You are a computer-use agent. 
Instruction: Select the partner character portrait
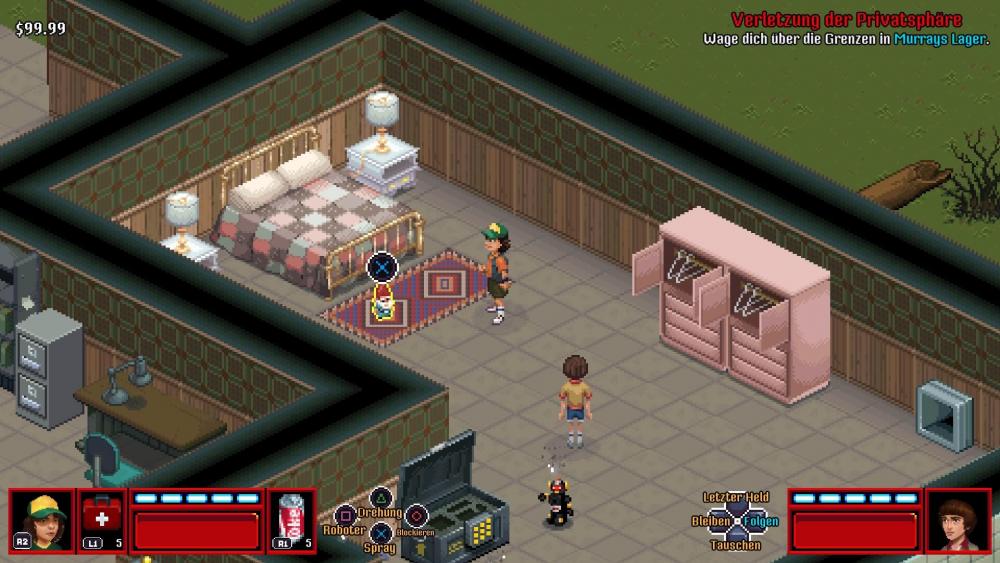(x=957, y=520)
